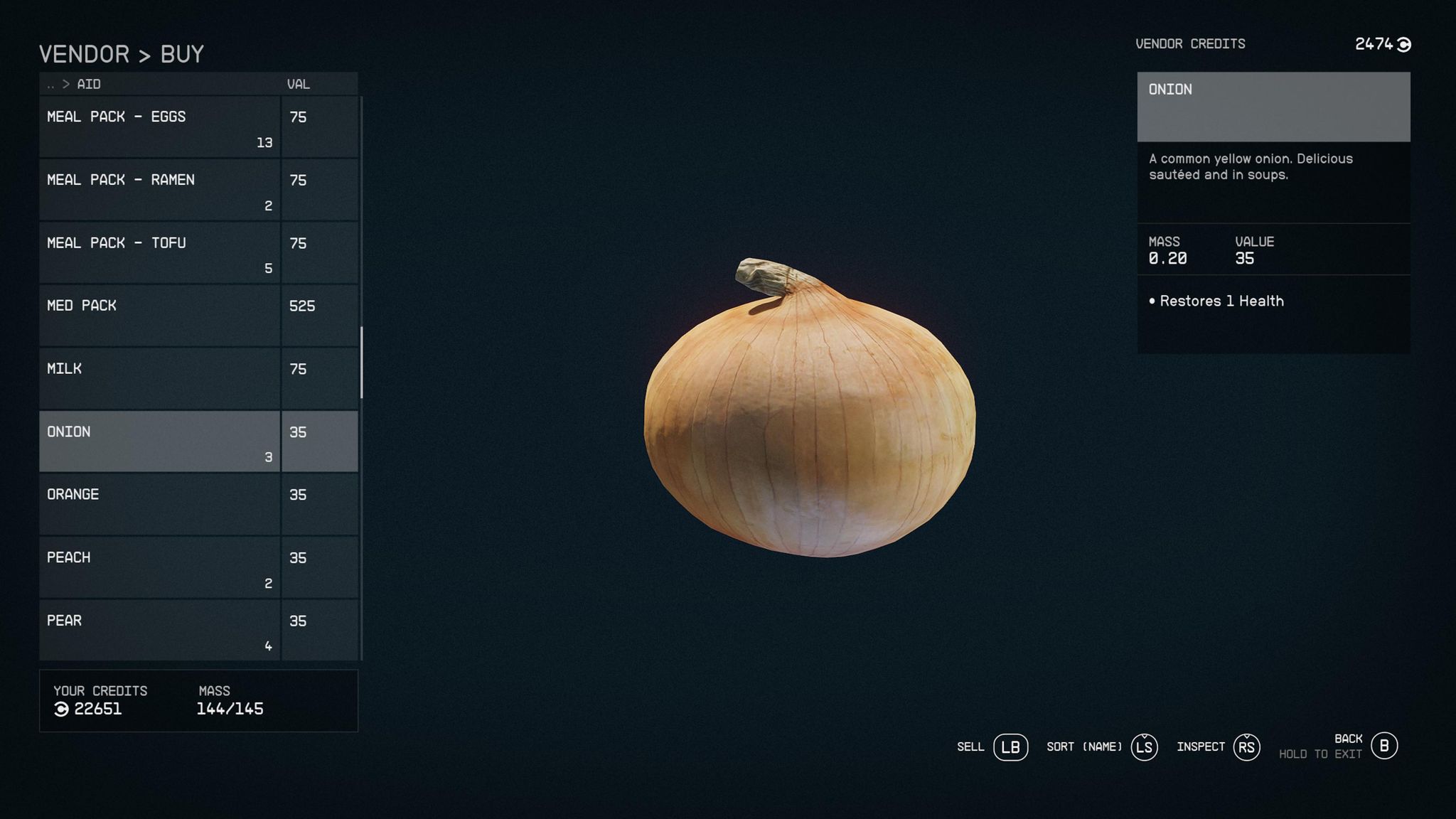
Task: Click the bullet icon before Restores 1 Health
Action: (x=1153, y=301)
